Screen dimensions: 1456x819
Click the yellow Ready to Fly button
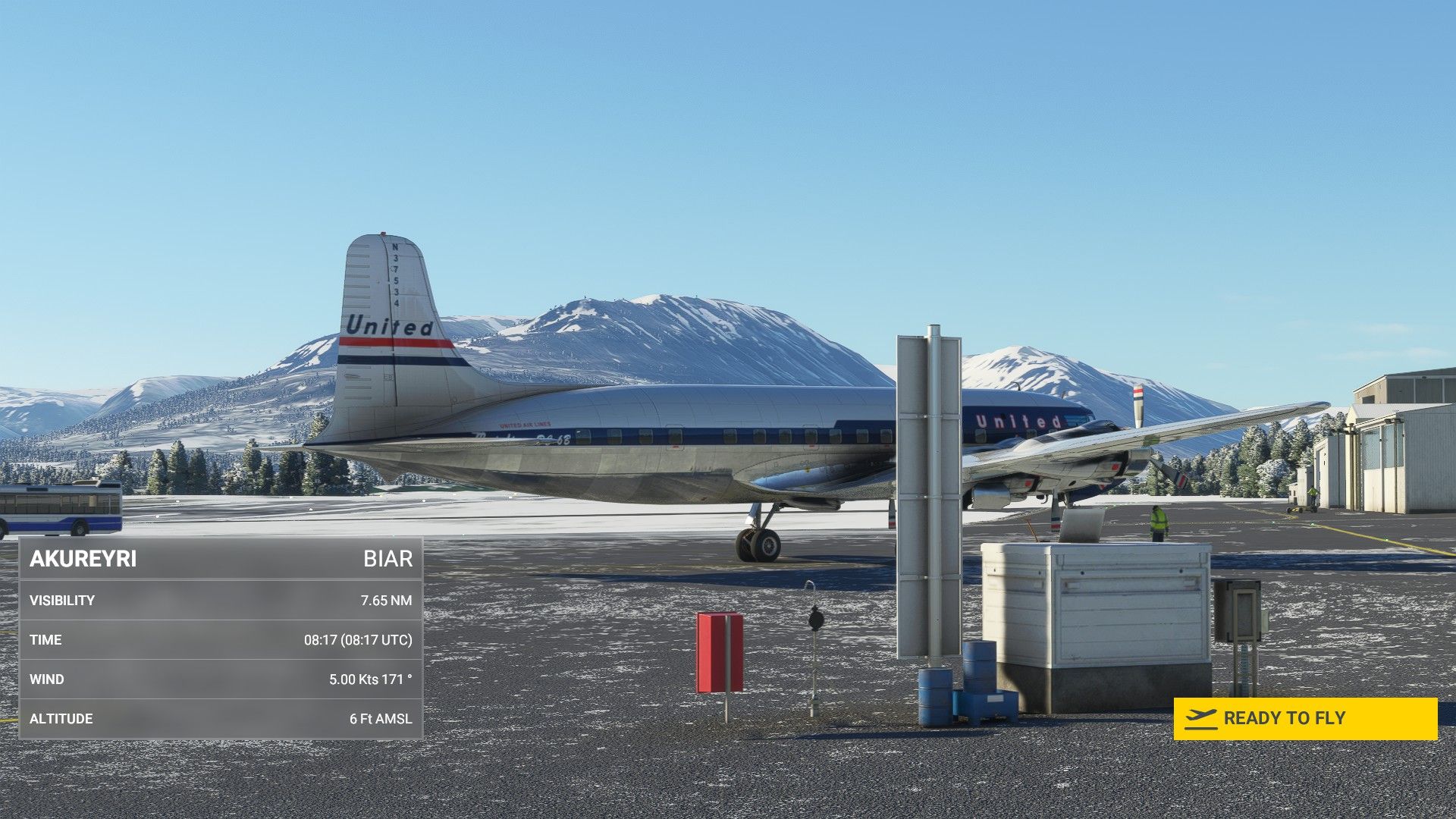[x=1304, y=718]
